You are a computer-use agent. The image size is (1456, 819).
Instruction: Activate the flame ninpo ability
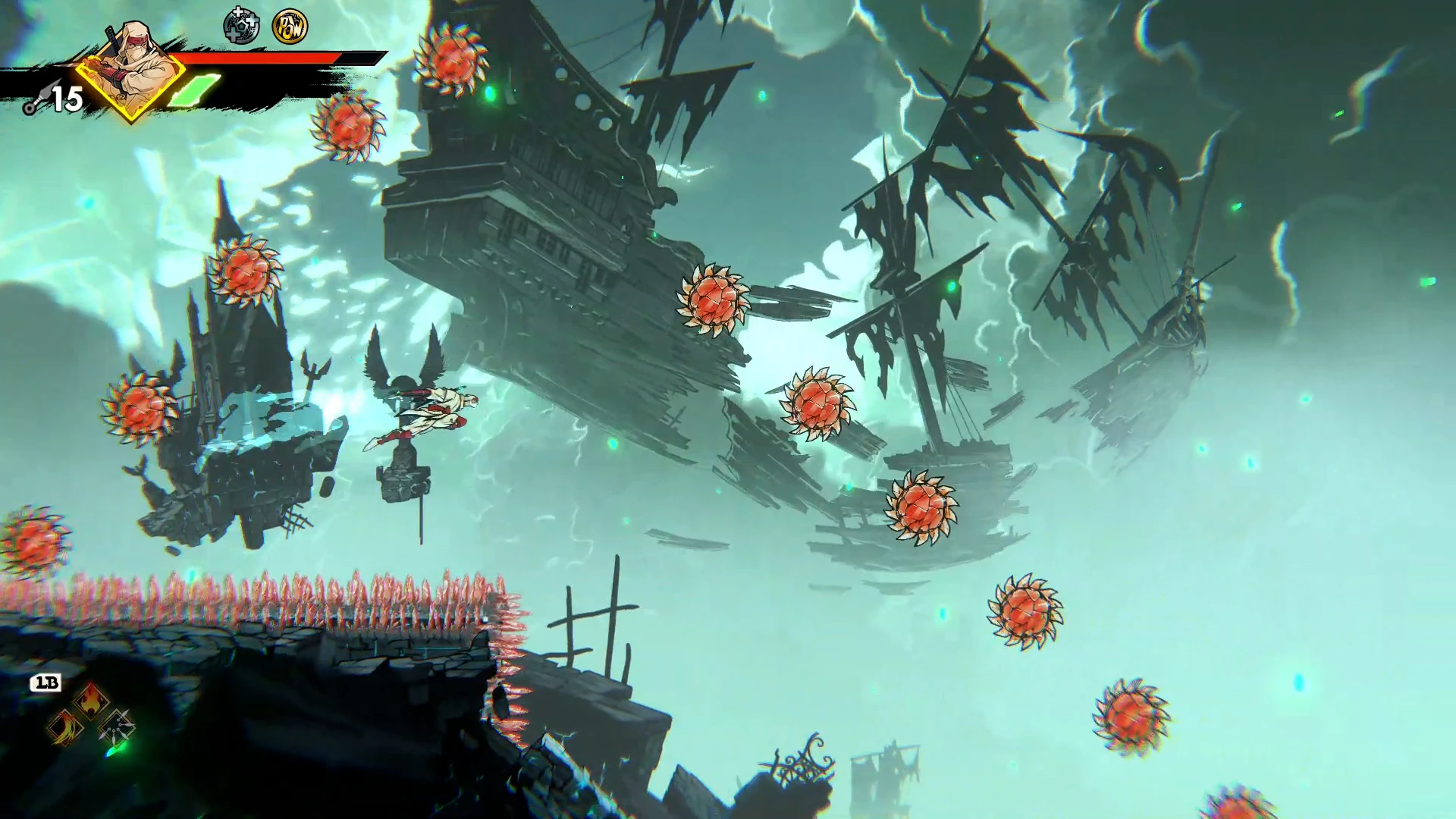[x=90, y=701]
